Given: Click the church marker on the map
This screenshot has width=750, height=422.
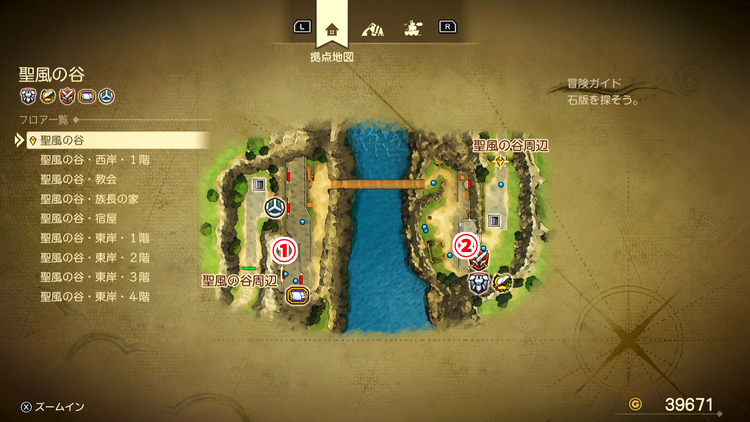Looking at the screenshot, I should (x=275, y=208).
